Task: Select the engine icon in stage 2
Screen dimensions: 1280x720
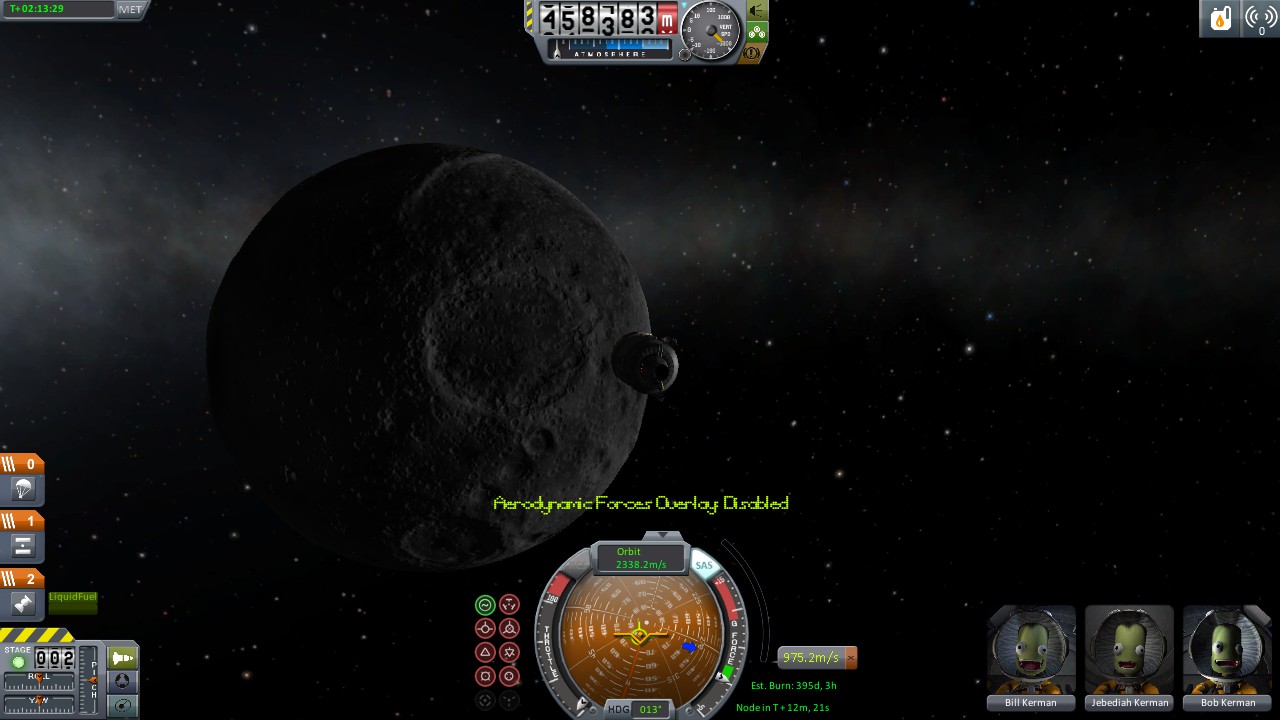Action: (x=23, y=603)
